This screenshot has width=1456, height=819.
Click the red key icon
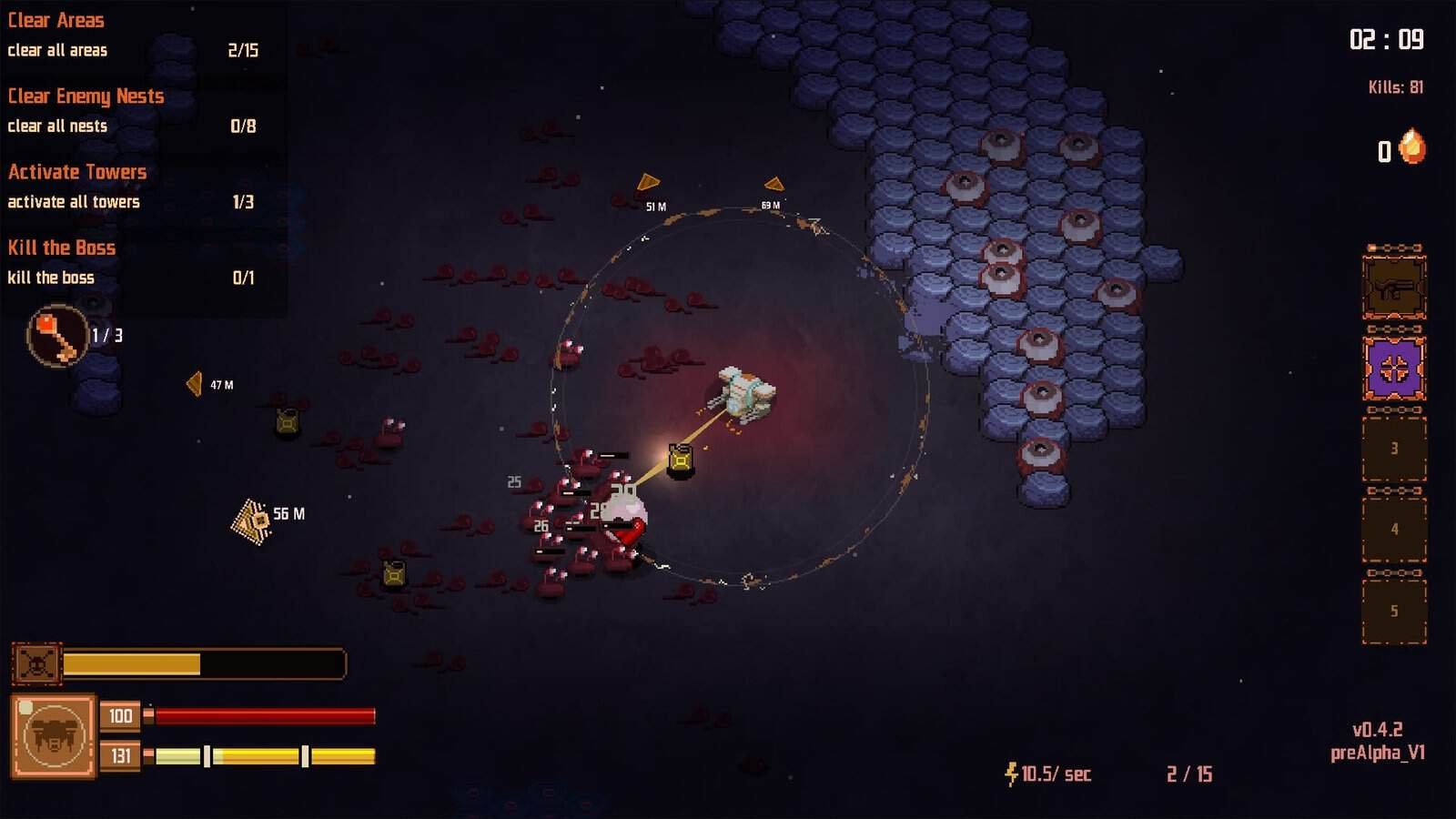click(x=57, y=337)
